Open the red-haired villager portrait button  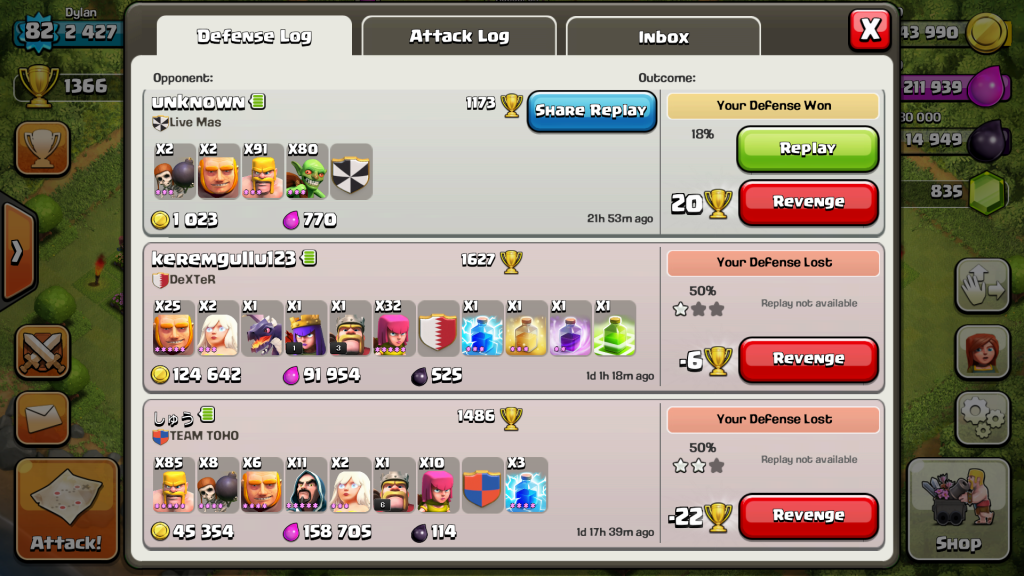coord(982,352)
